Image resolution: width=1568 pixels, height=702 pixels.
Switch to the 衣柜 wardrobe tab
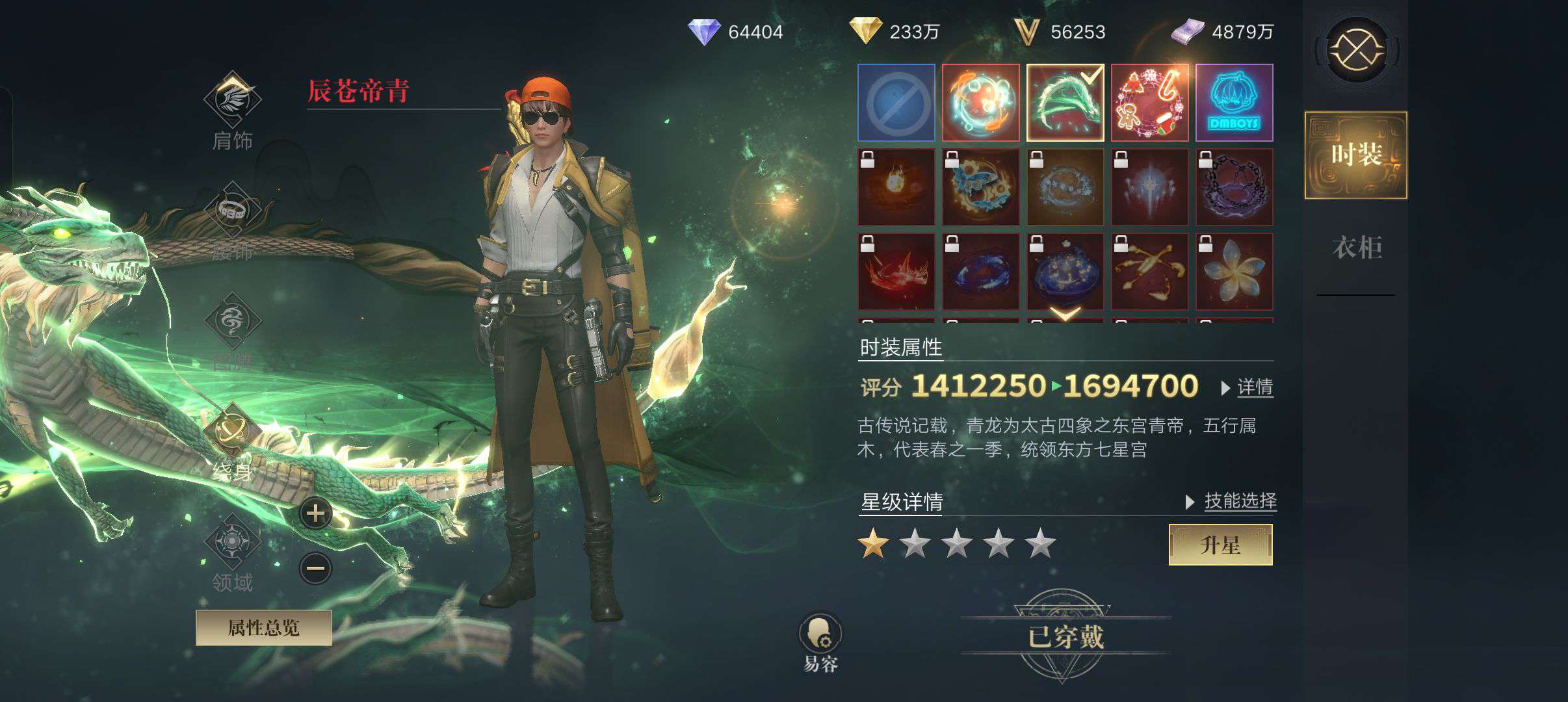click(1356, 248)
